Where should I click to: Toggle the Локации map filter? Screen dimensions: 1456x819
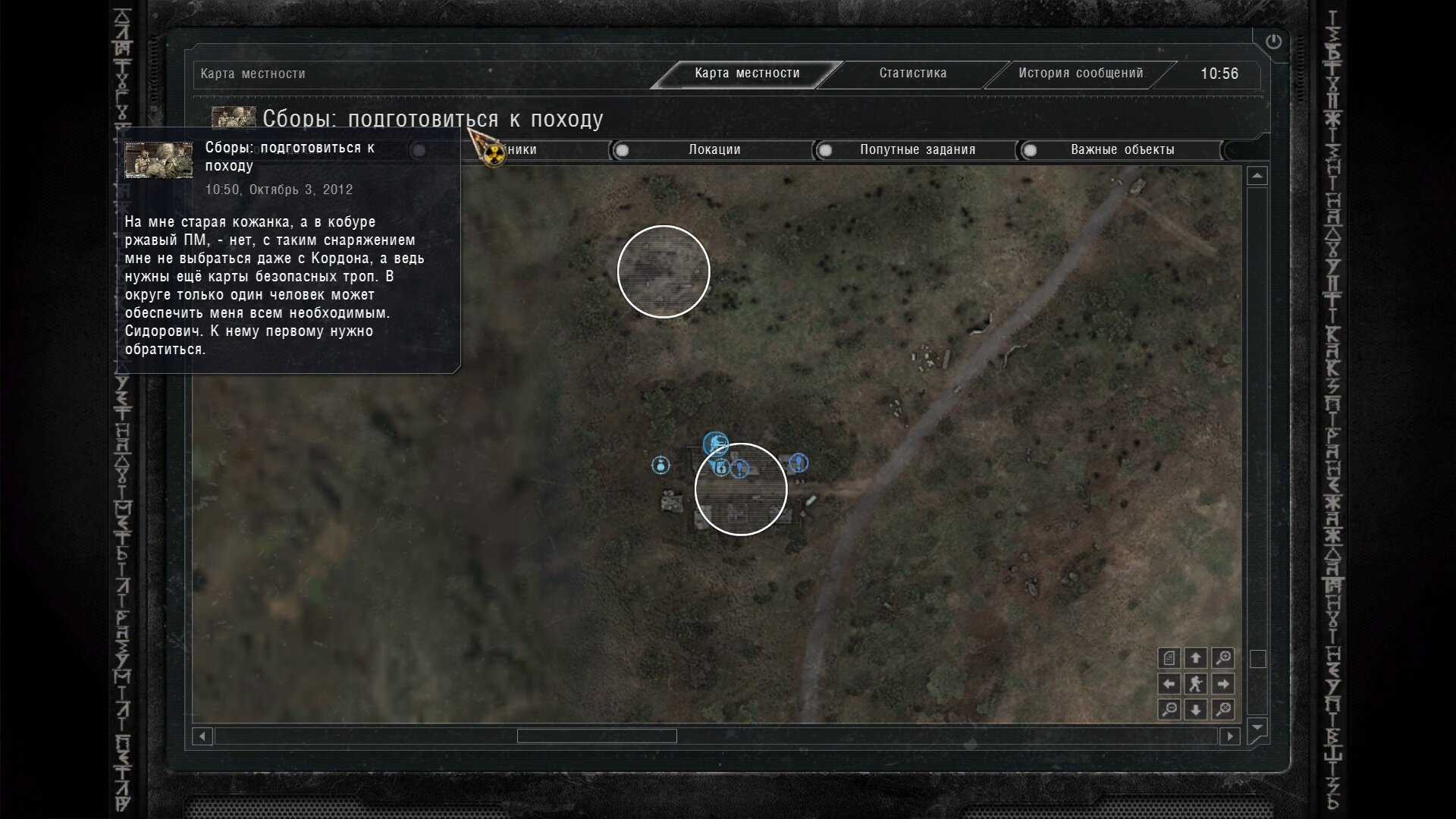click(623, 150)
